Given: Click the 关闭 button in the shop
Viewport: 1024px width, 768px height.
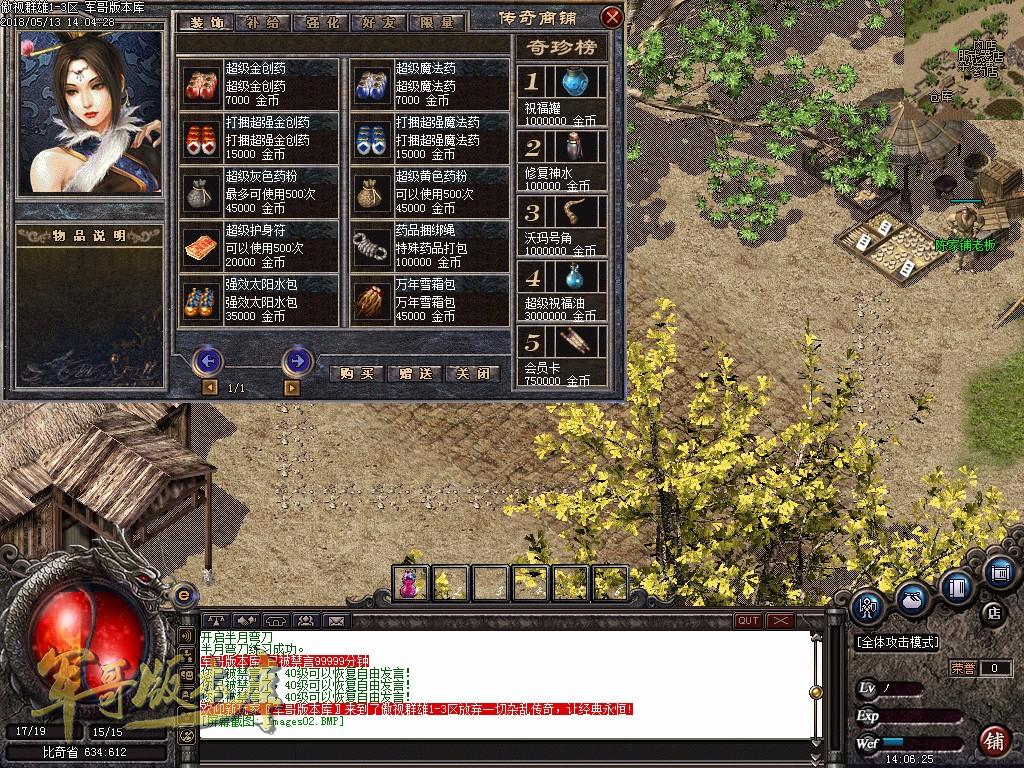Looking at the screenshot, I should (x=472, y=373).
